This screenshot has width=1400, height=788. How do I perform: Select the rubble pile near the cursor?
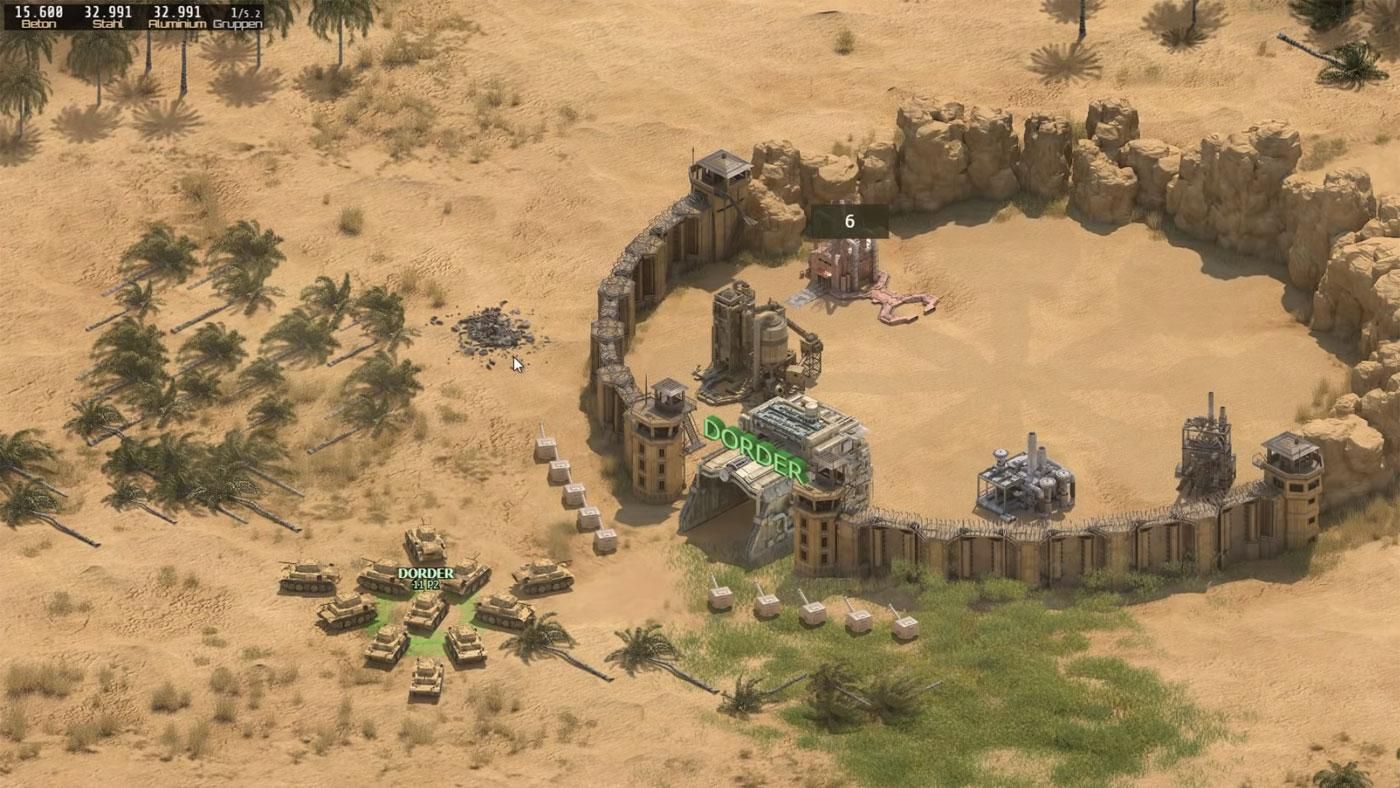click(490, 330)
